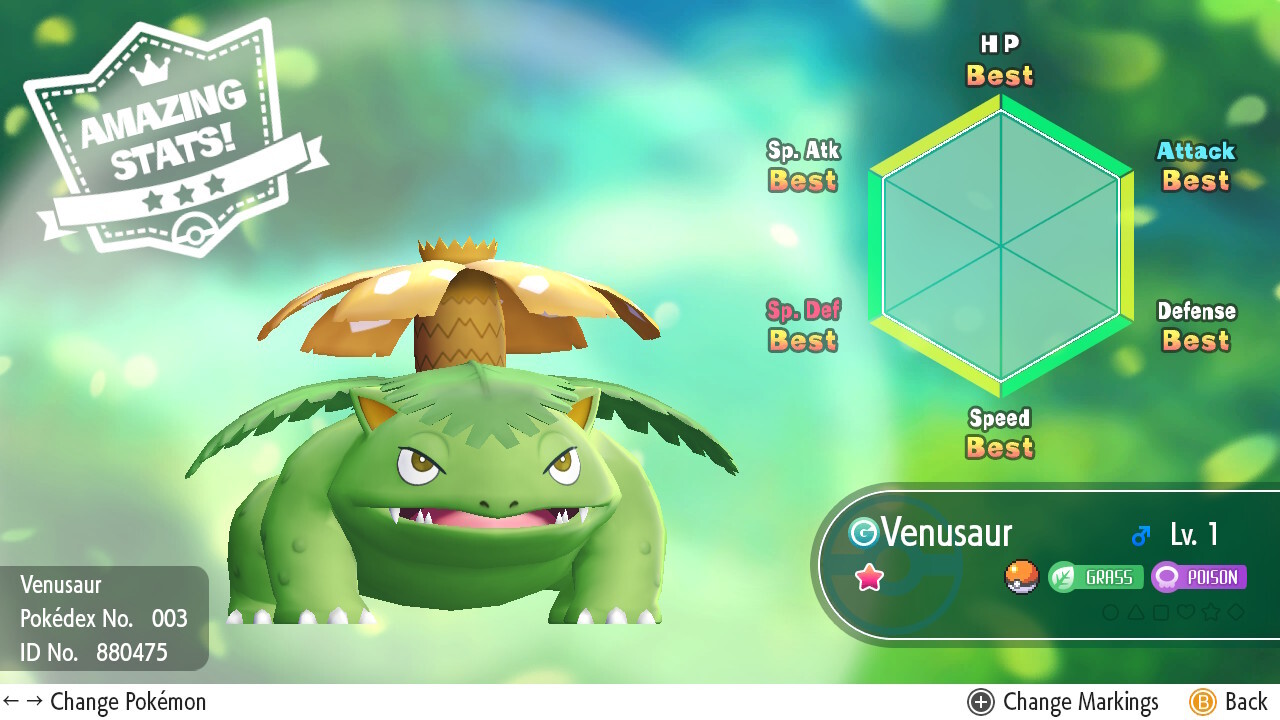The height and width of the screenshot is (720, 1280).
Task: Click the pink star icon under Venusaur
Action: coord(869,577)
